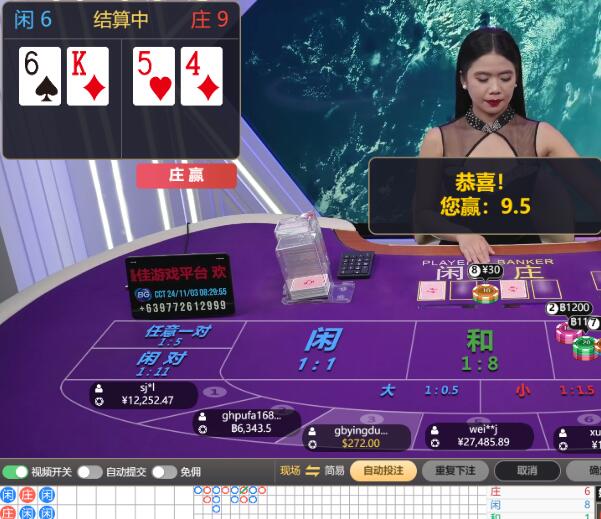Bet on 闲对 (Player Pair) 1:11
The image size is (601, 519).
[163, 361]
